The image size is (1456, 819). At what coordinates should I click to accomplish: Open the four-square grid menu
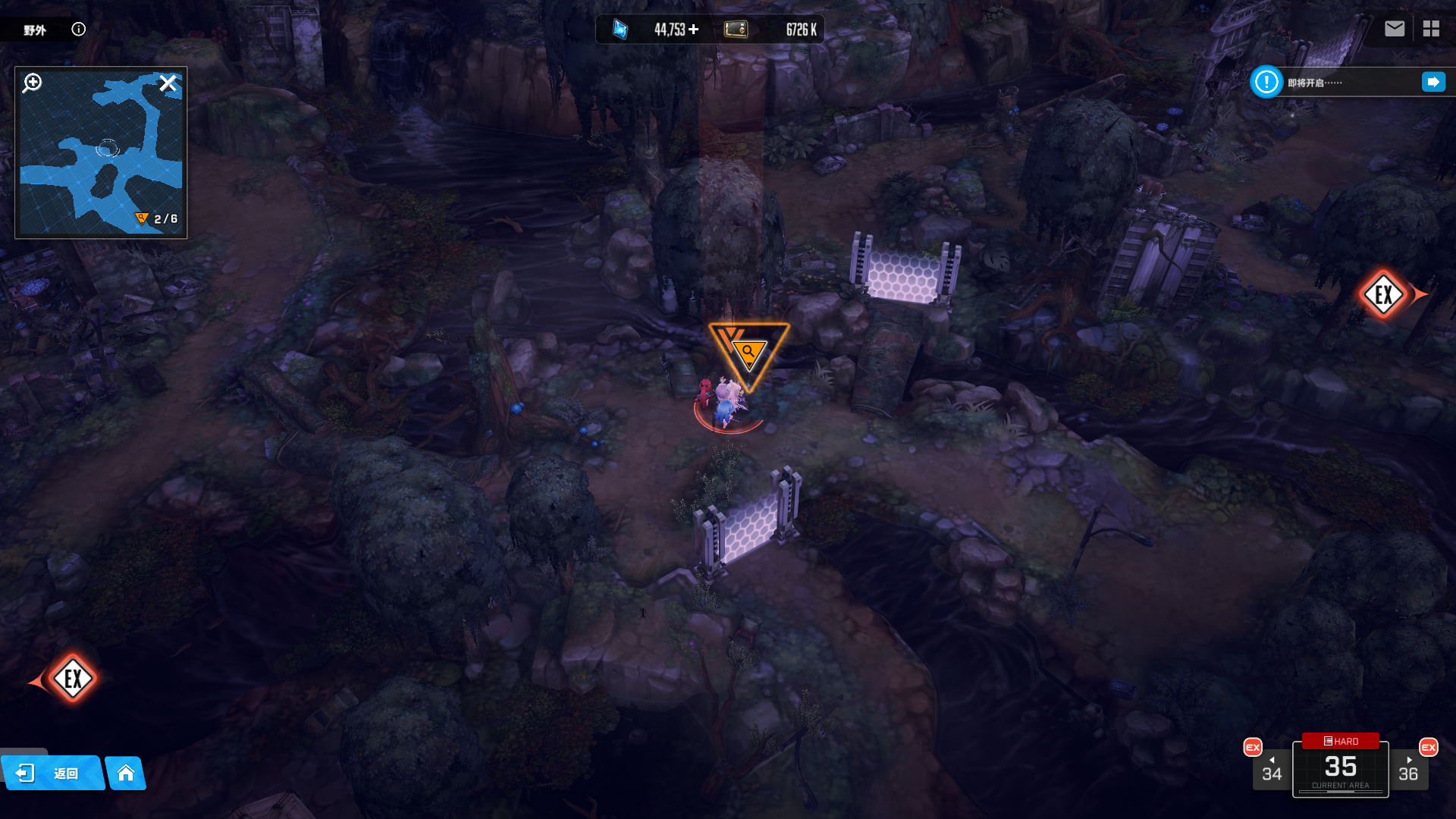pyautogui.click(x=1431, y=29)
